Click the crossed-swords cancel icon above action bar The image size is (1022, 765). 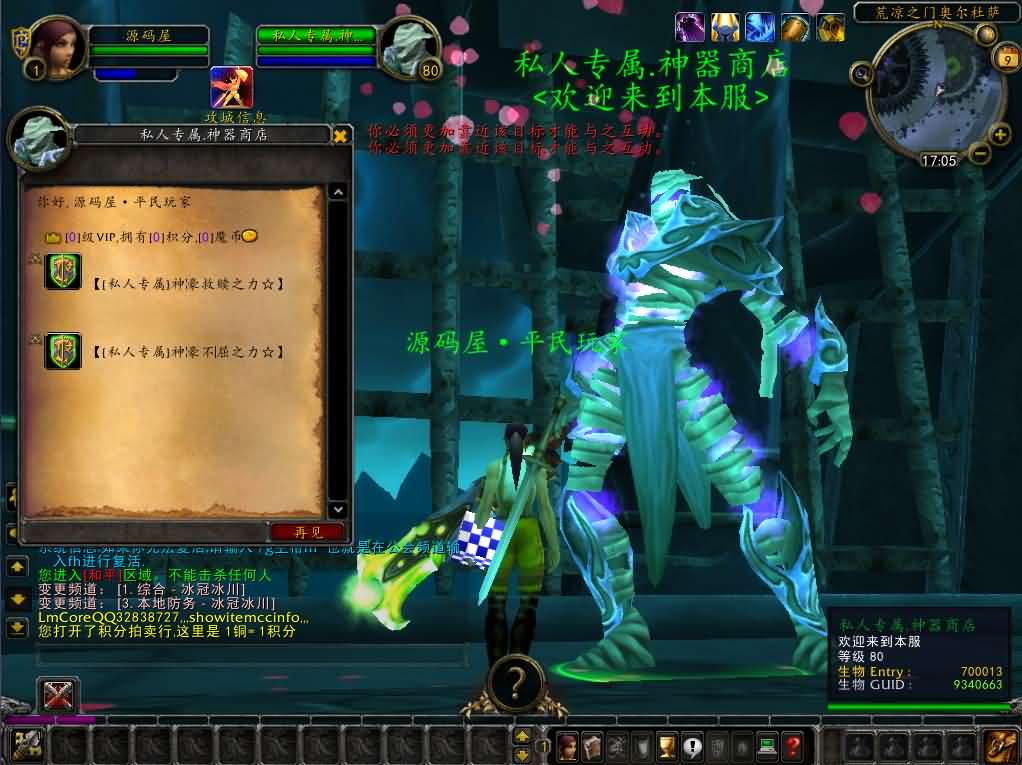58,696
